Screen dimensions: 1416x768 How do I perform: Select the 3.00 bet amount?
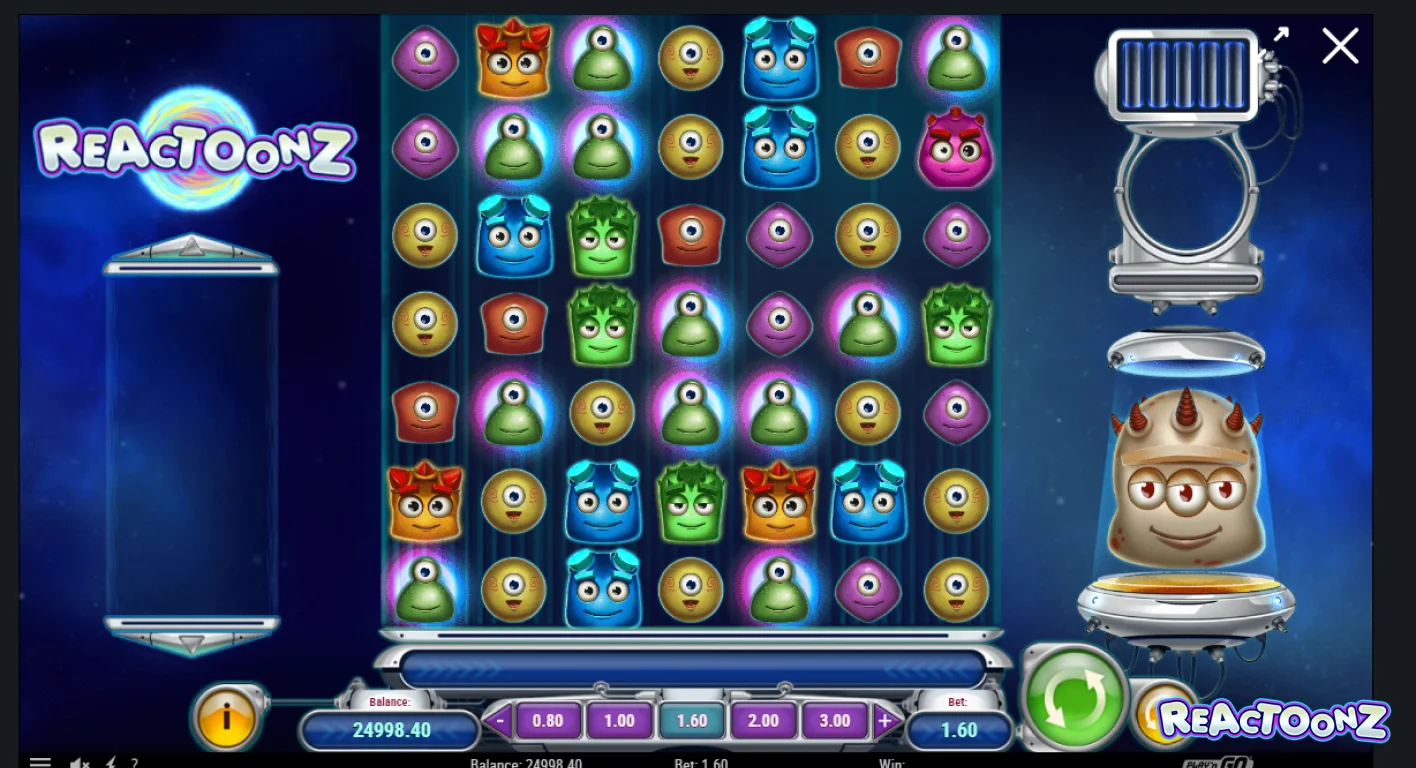[835, 720]
